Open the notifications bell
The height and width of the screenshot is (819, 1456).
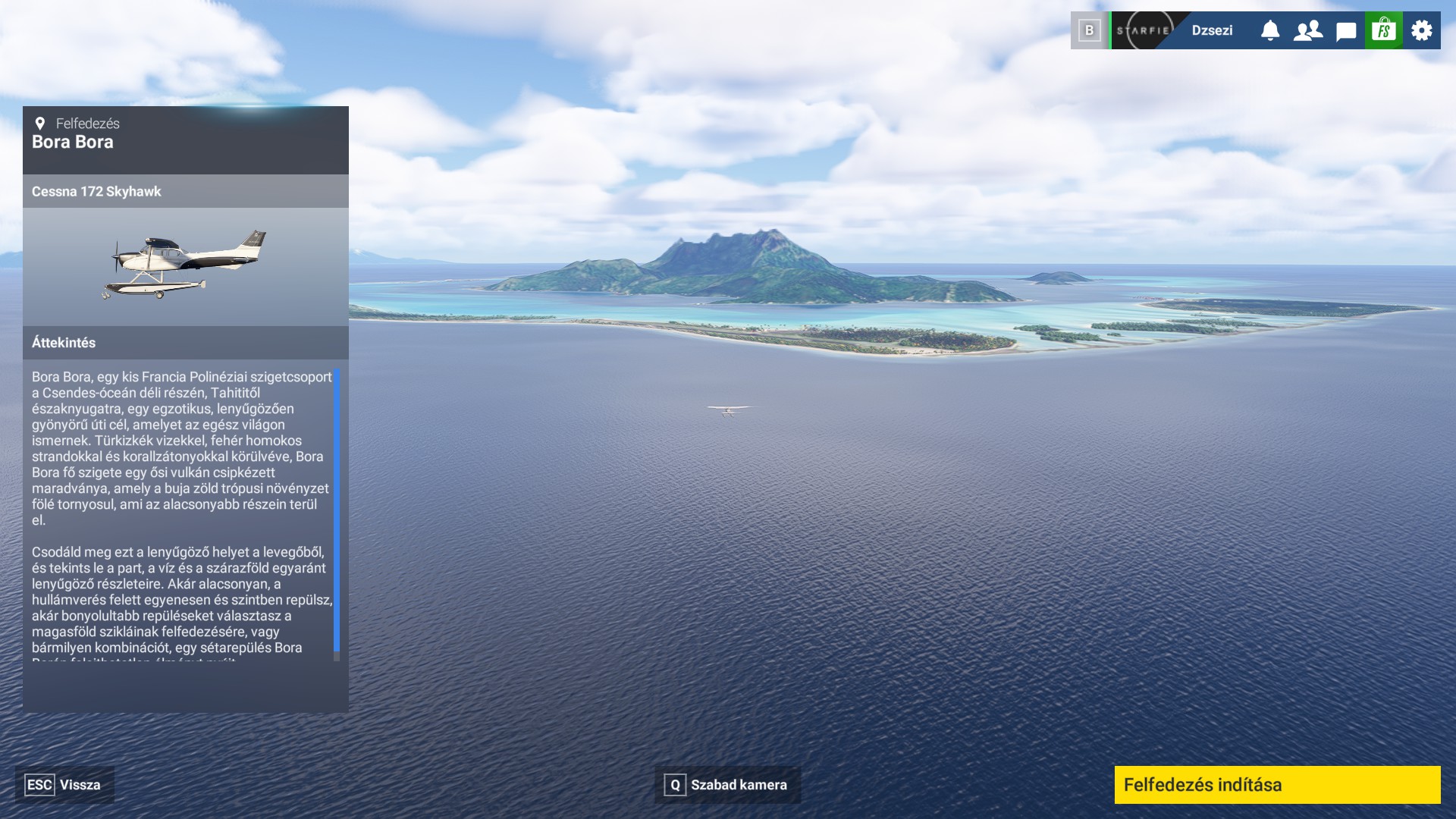tap(1270, 30)
